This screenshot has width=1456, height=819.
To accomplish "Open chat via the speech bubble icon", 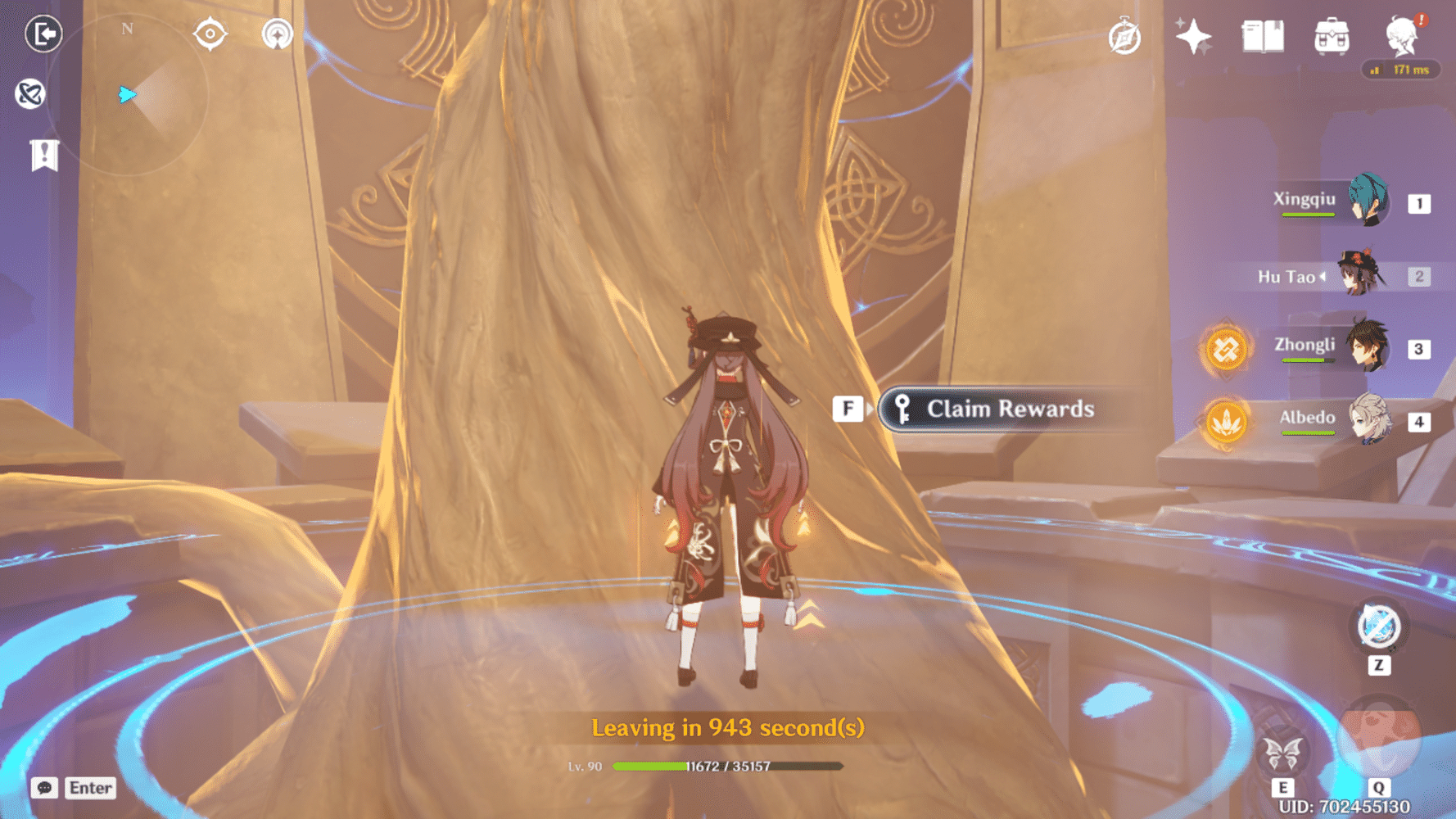I will pyautogui.click(x=45, y=789).
